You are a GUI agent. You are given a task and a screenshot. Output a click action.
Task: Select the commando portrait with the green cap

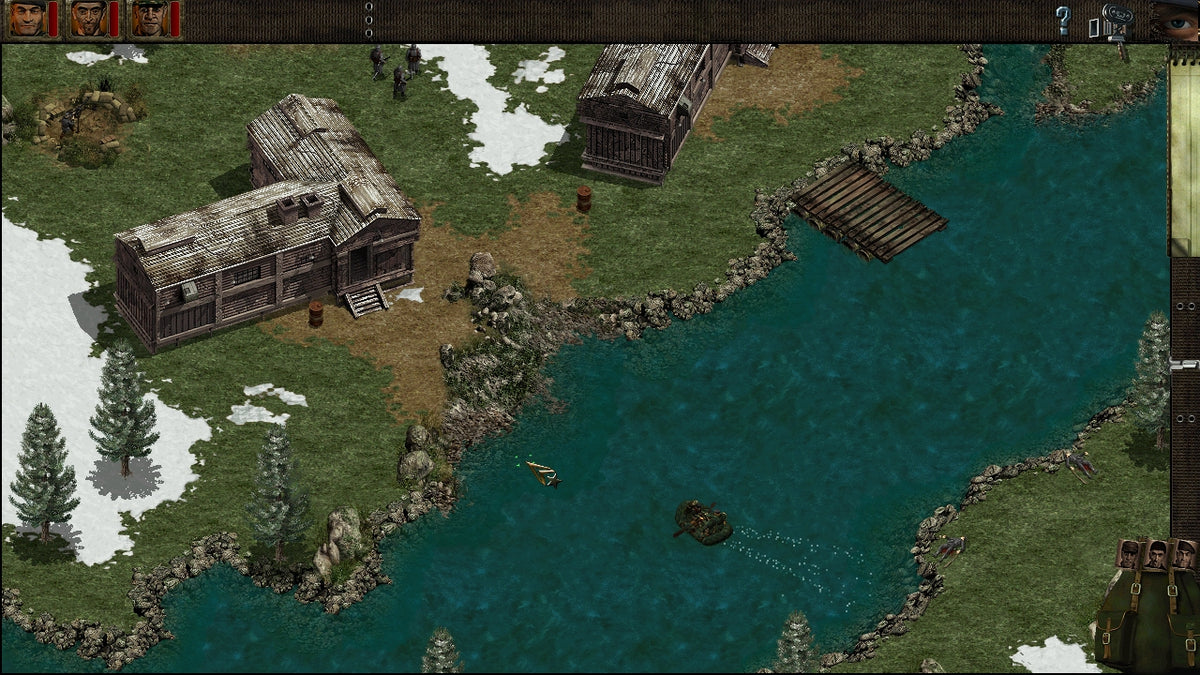coord(151,18)
